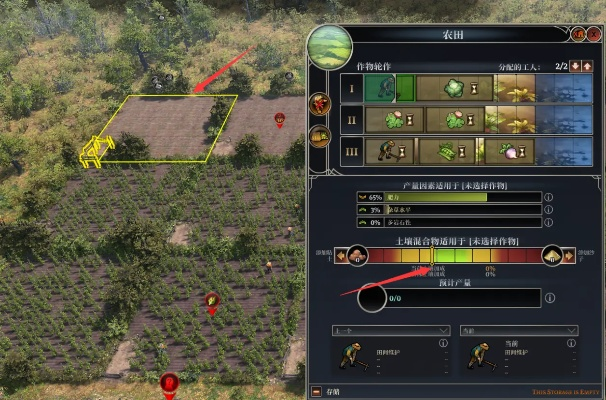Show info for the estimated yield
Image resolution: width=606 pixels, height=400 pixels.
point(550,298)
